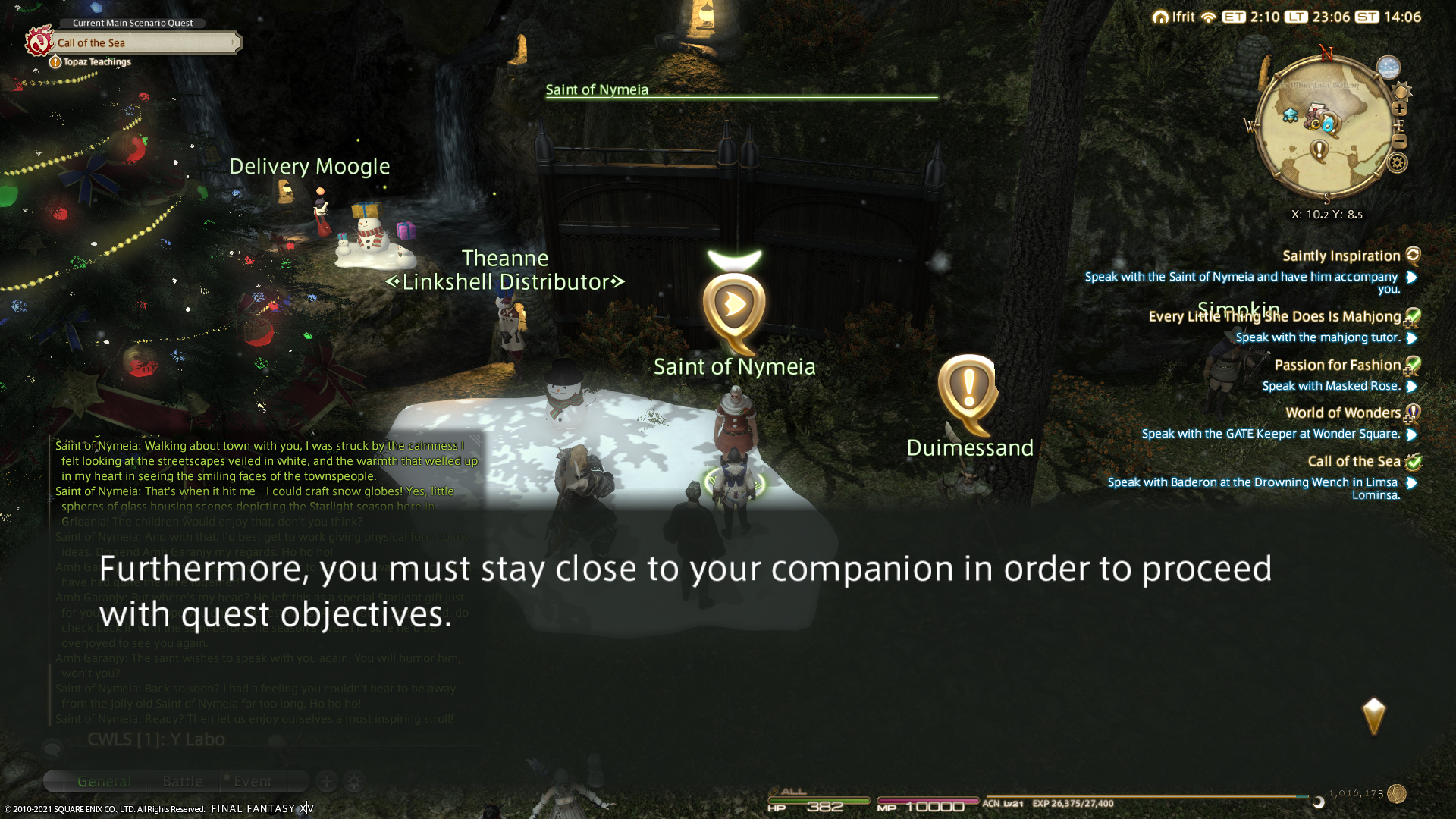Select Topaz Teachings quest under the scenario guide
The image size is (1456, 819).
click(x=96, y=62)
